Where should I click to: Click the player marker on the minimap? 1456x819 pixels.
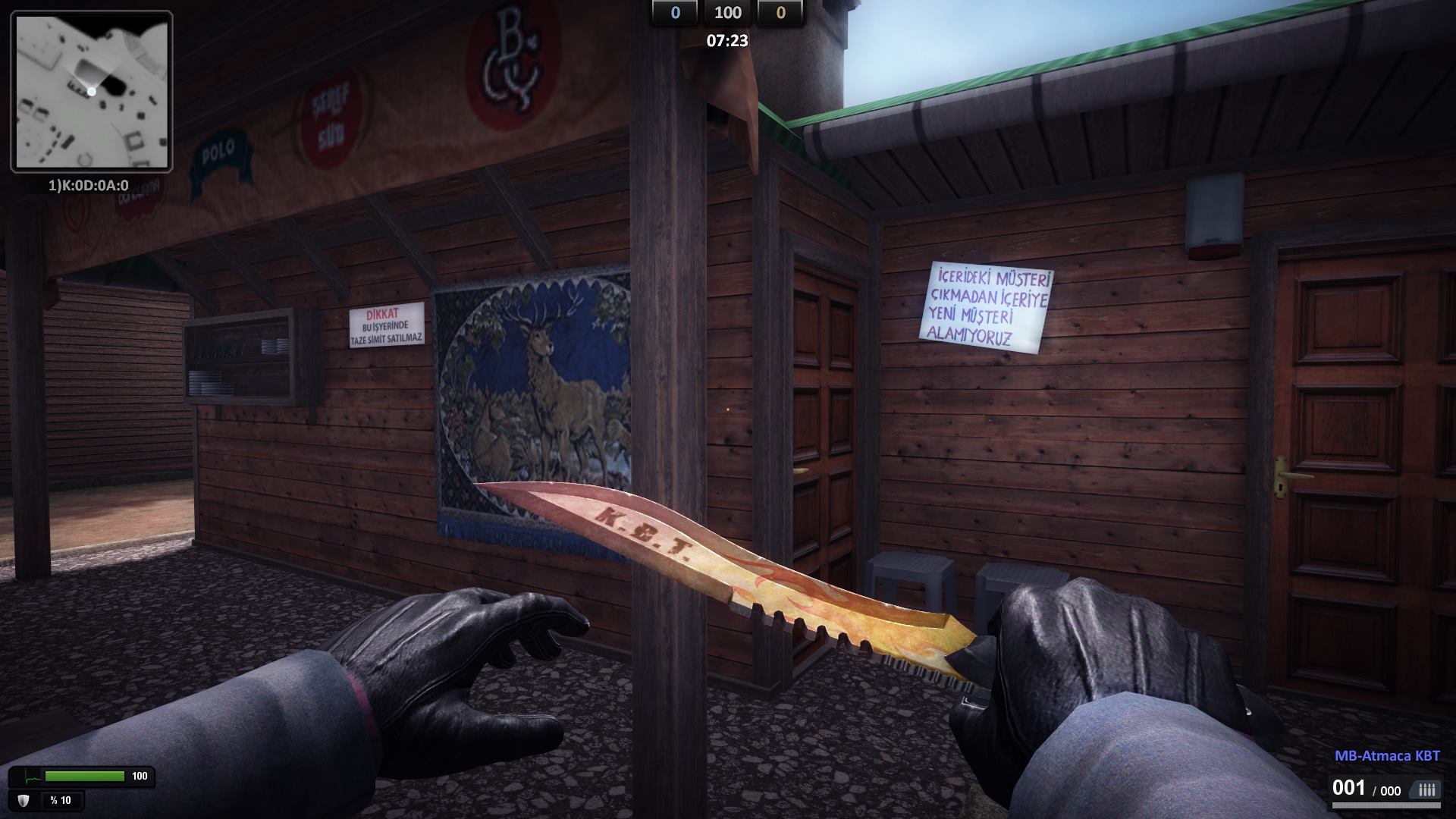(x=90, y=92)
